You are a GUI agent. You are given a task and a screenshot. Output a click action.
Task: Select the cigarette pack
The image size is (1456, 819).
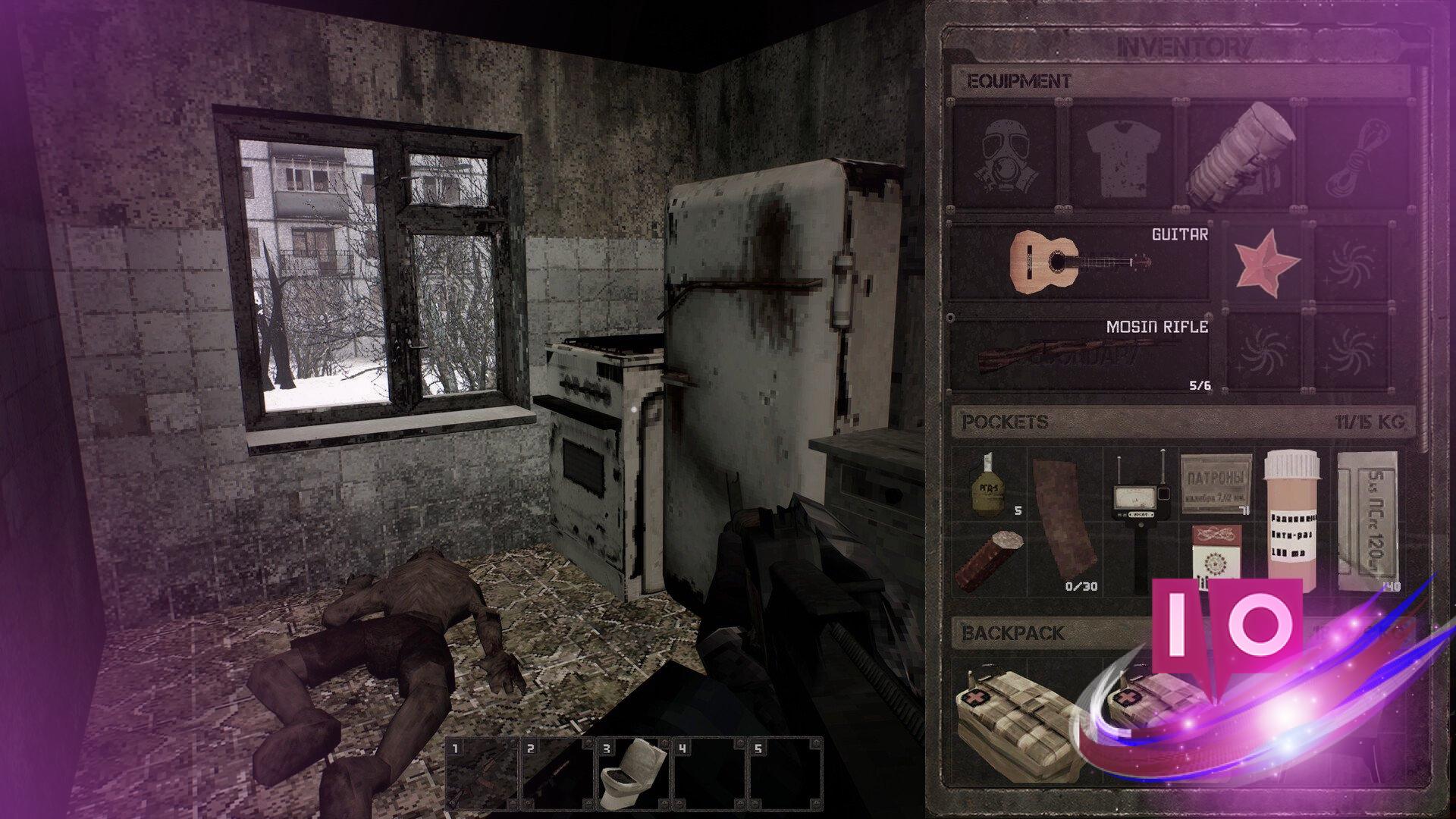pyautogui.click(x=1215, y=560)
